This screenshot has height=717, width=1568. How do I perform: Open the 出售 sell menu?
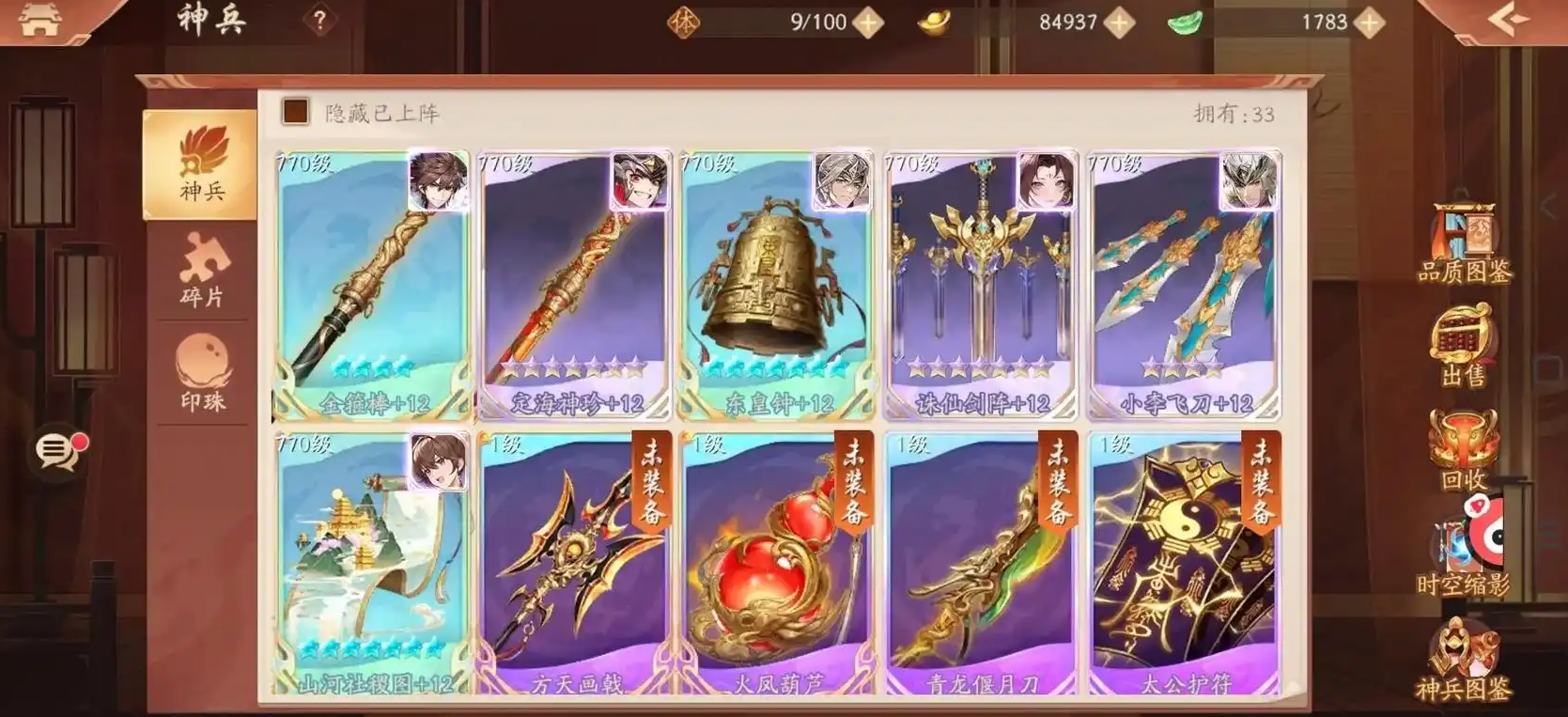coord(1463,346)
